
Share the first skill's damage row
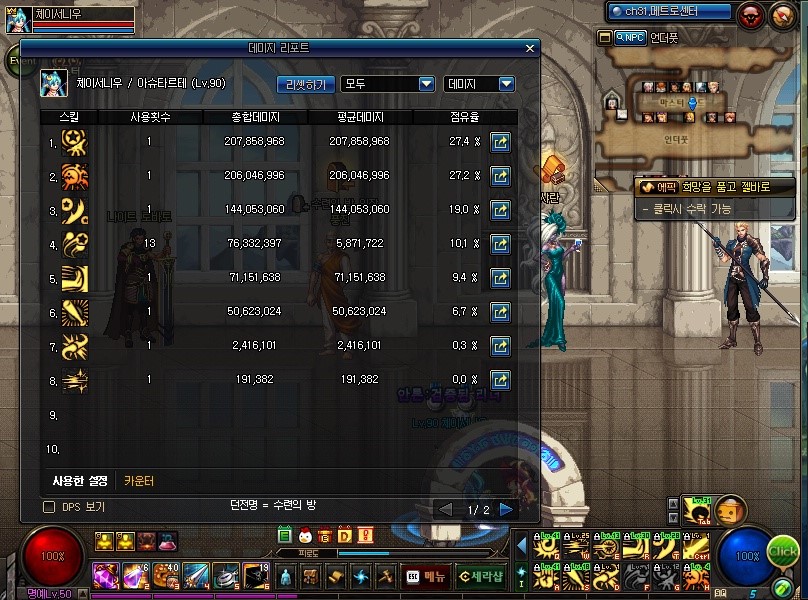pyautogui.click(x=500, y=143)
